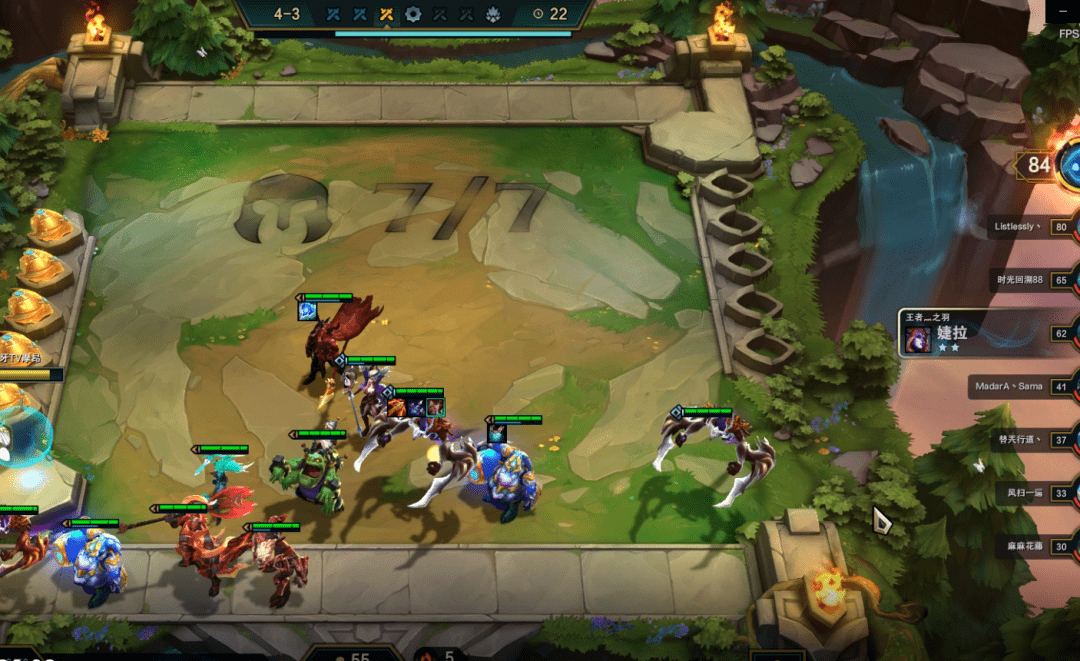The height and width of the screenshot is (661, 1080).
Task: Click the monster round icon in stage tracker
Action: [492, 14]
